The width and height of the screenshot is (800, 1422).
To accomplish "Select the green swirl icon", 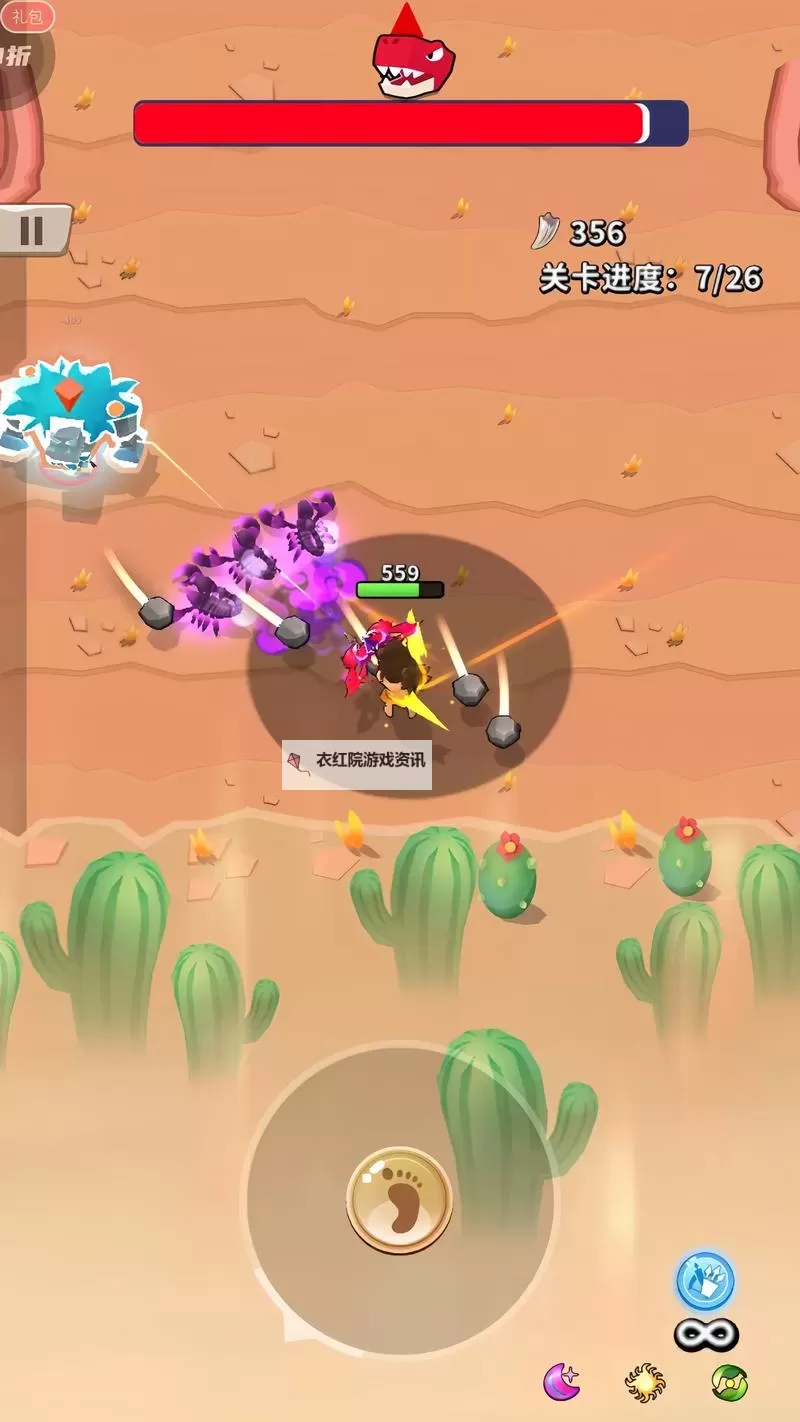I will pyautogui.click(x=730, y=1382).
